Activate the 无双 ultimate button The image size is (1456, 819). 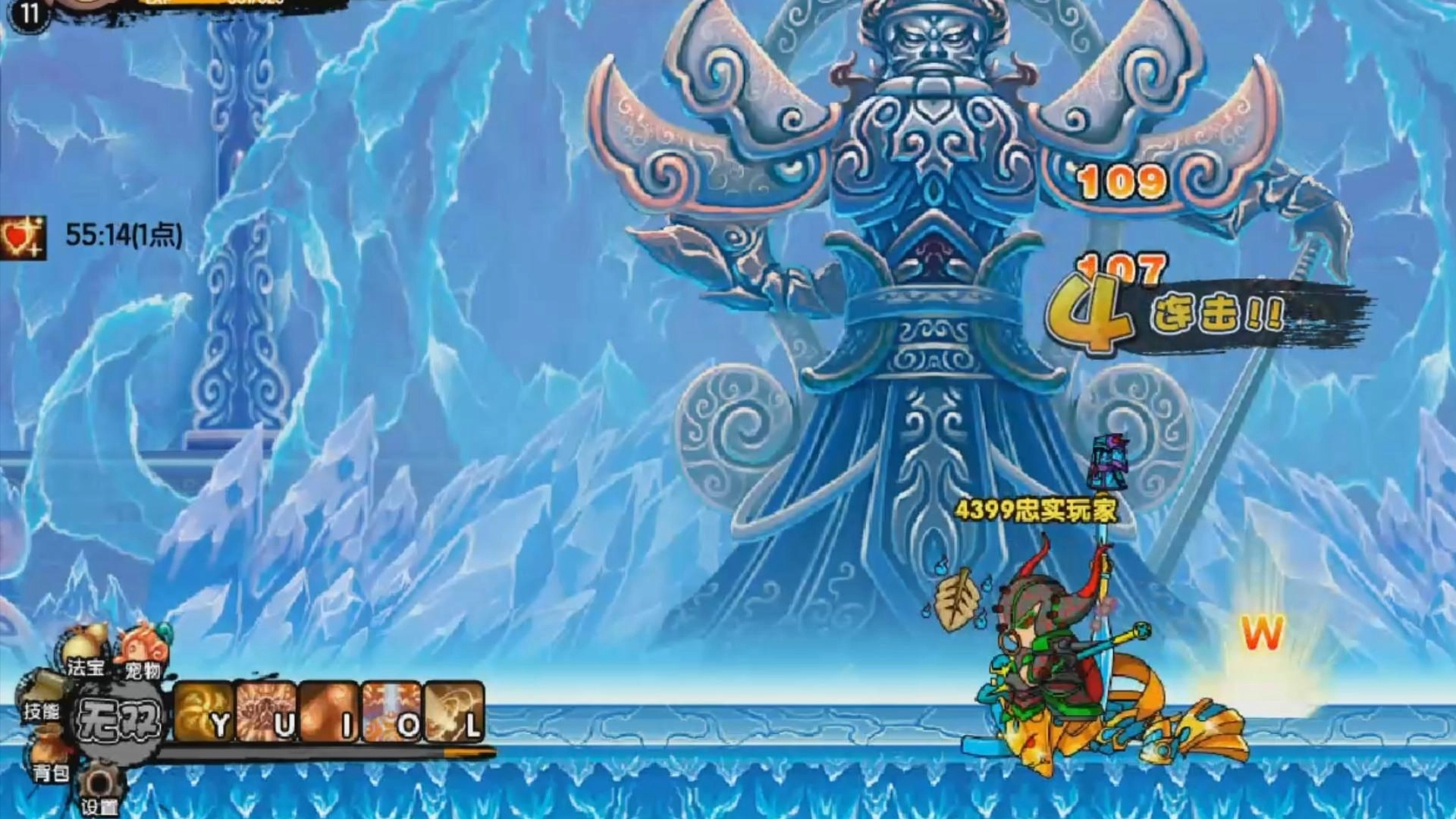coord(119,718)
